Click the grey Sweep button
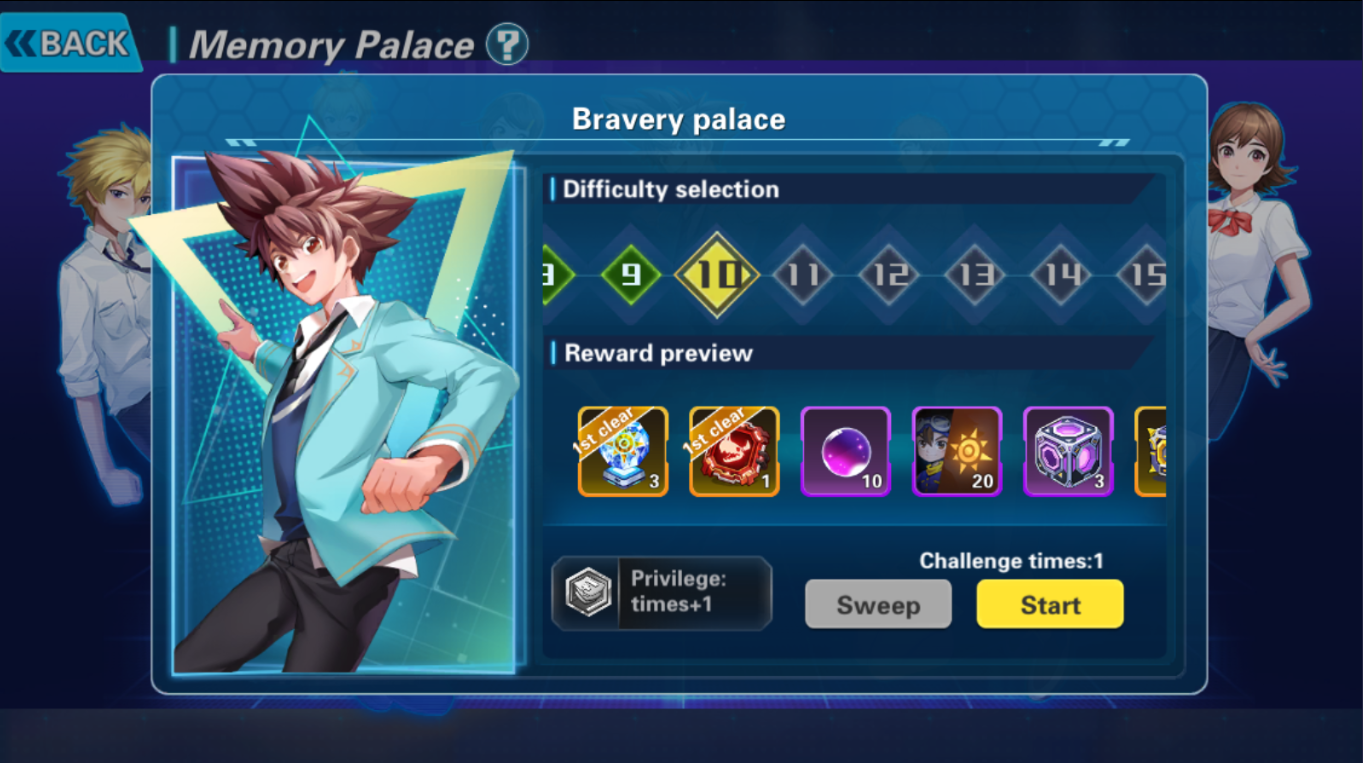Image resolution: width=1363 pixels, height=763 pixels. click(878, 605)
